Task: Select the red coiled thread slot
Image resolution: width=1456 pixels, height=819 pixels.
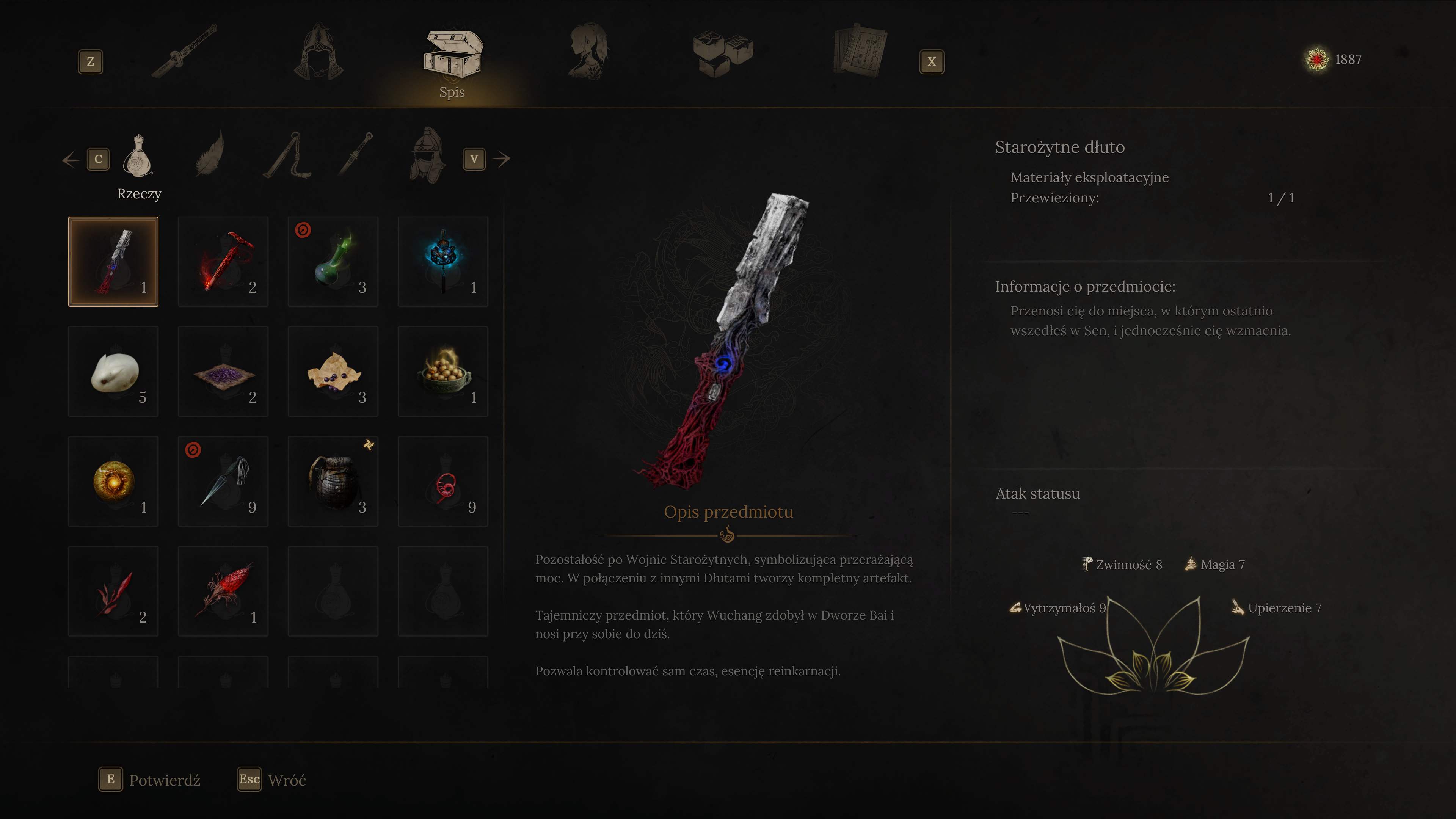Action: 443,482
